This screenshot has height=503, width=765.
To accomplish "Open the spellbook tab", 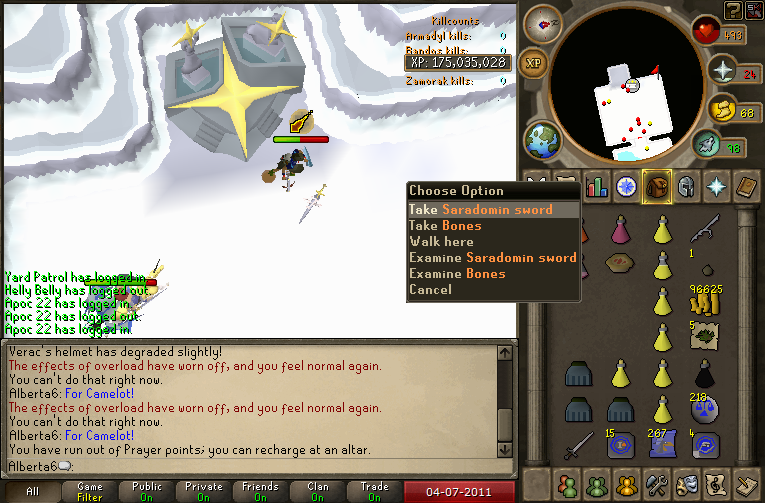I will pyautogui.click(x=746, y=186).
